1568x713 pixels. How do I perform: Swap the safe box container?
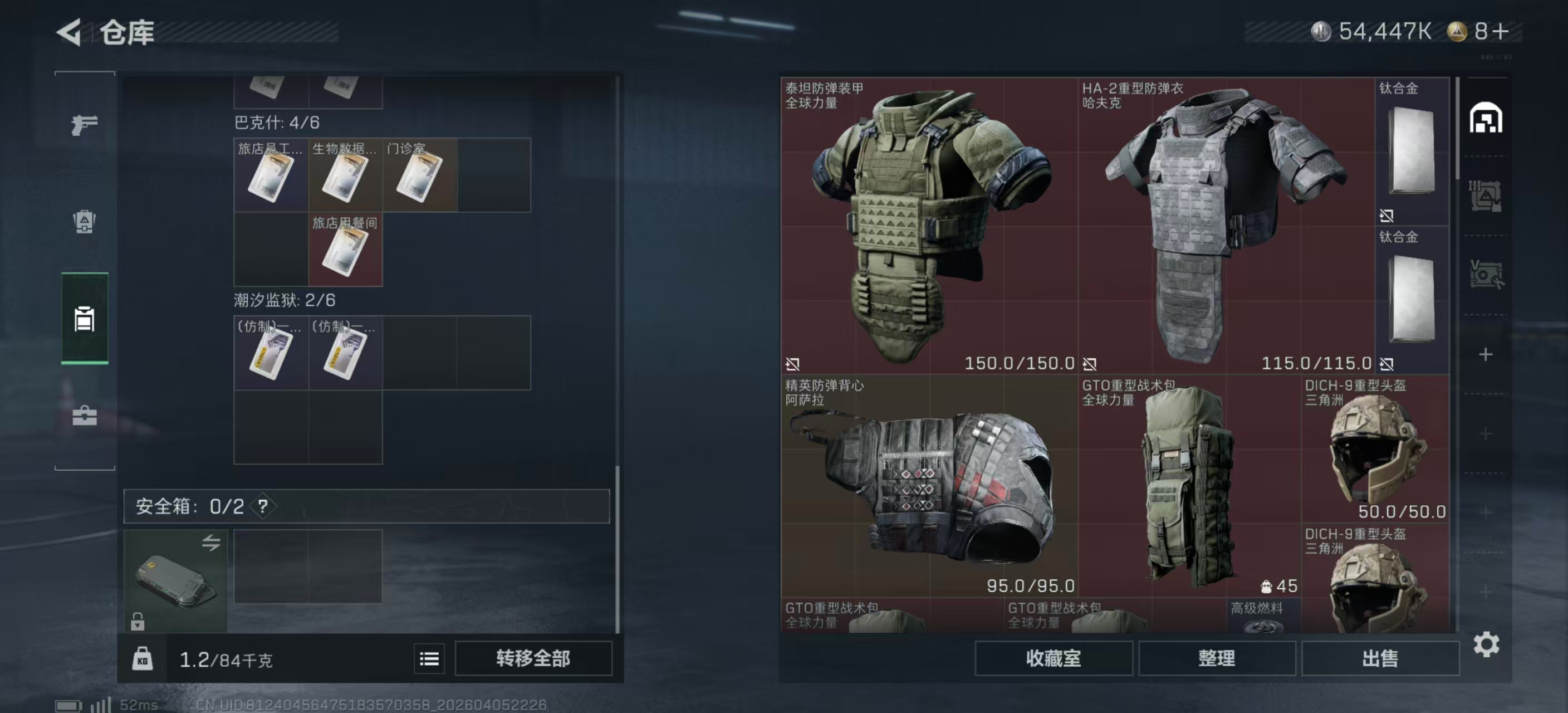pyautogui.click(x=210, y=542)
